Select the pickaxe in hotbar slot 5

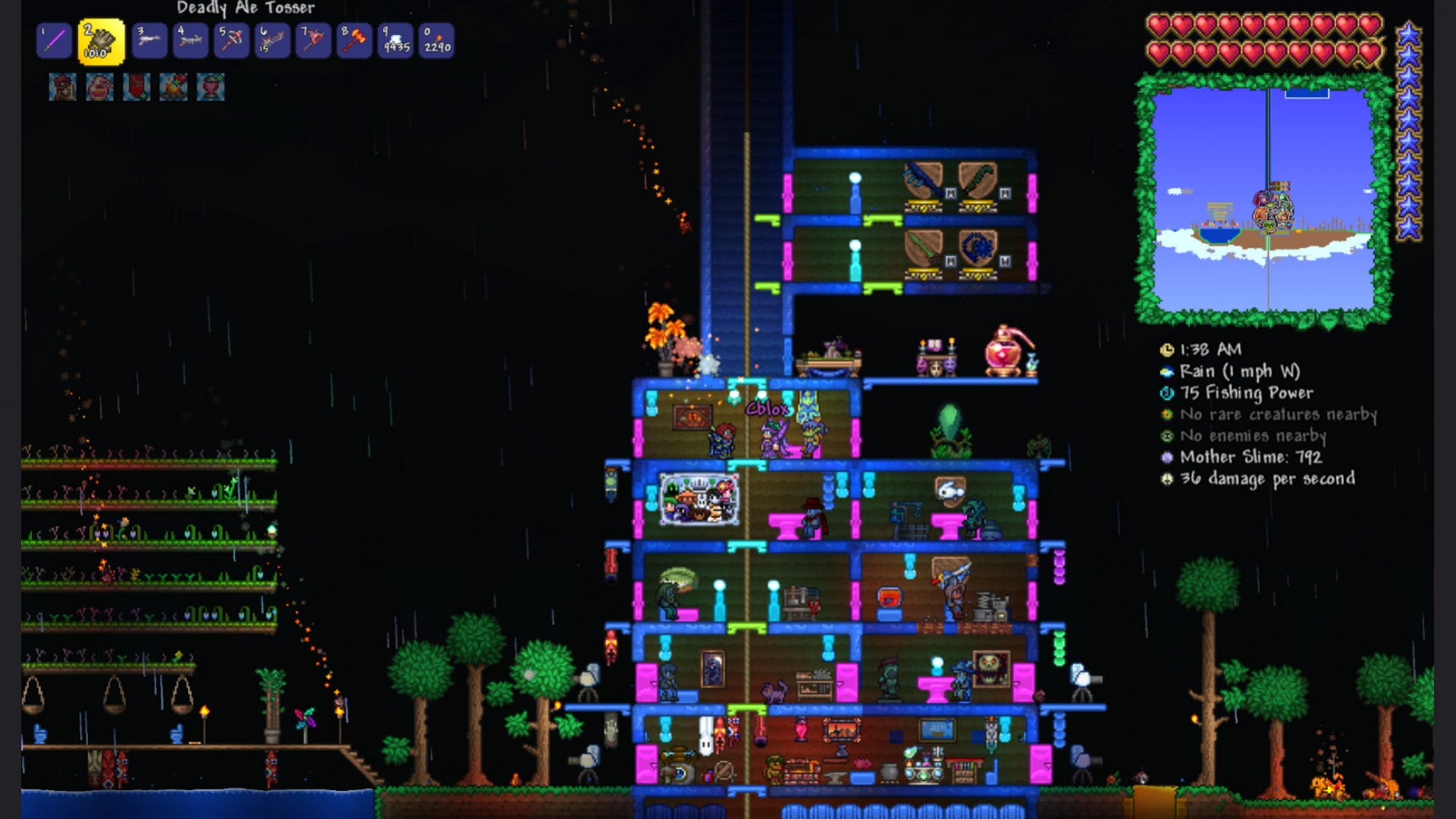[232, 41]
